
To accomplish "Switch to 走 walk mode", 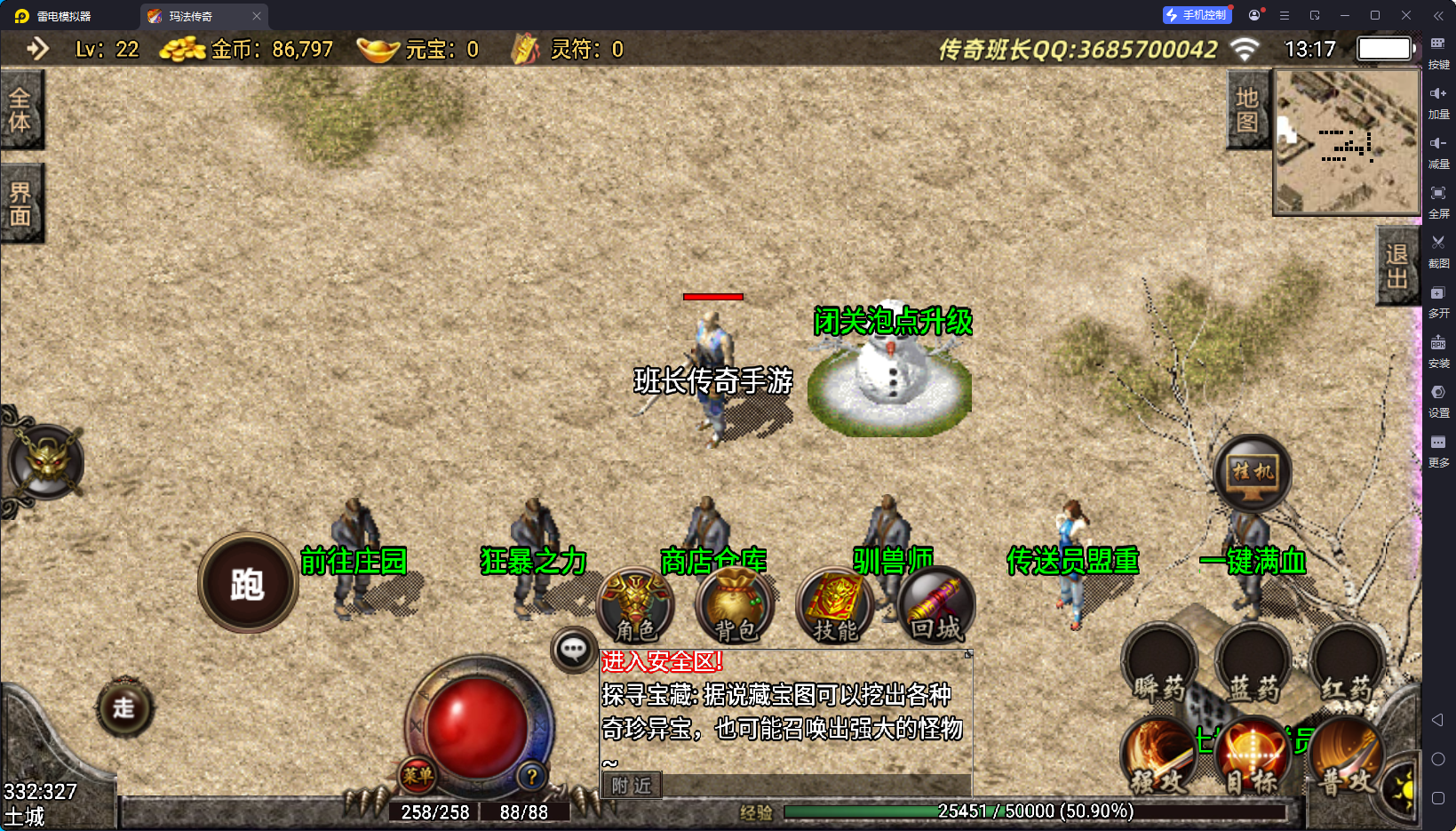I will [x=124, y=707].
